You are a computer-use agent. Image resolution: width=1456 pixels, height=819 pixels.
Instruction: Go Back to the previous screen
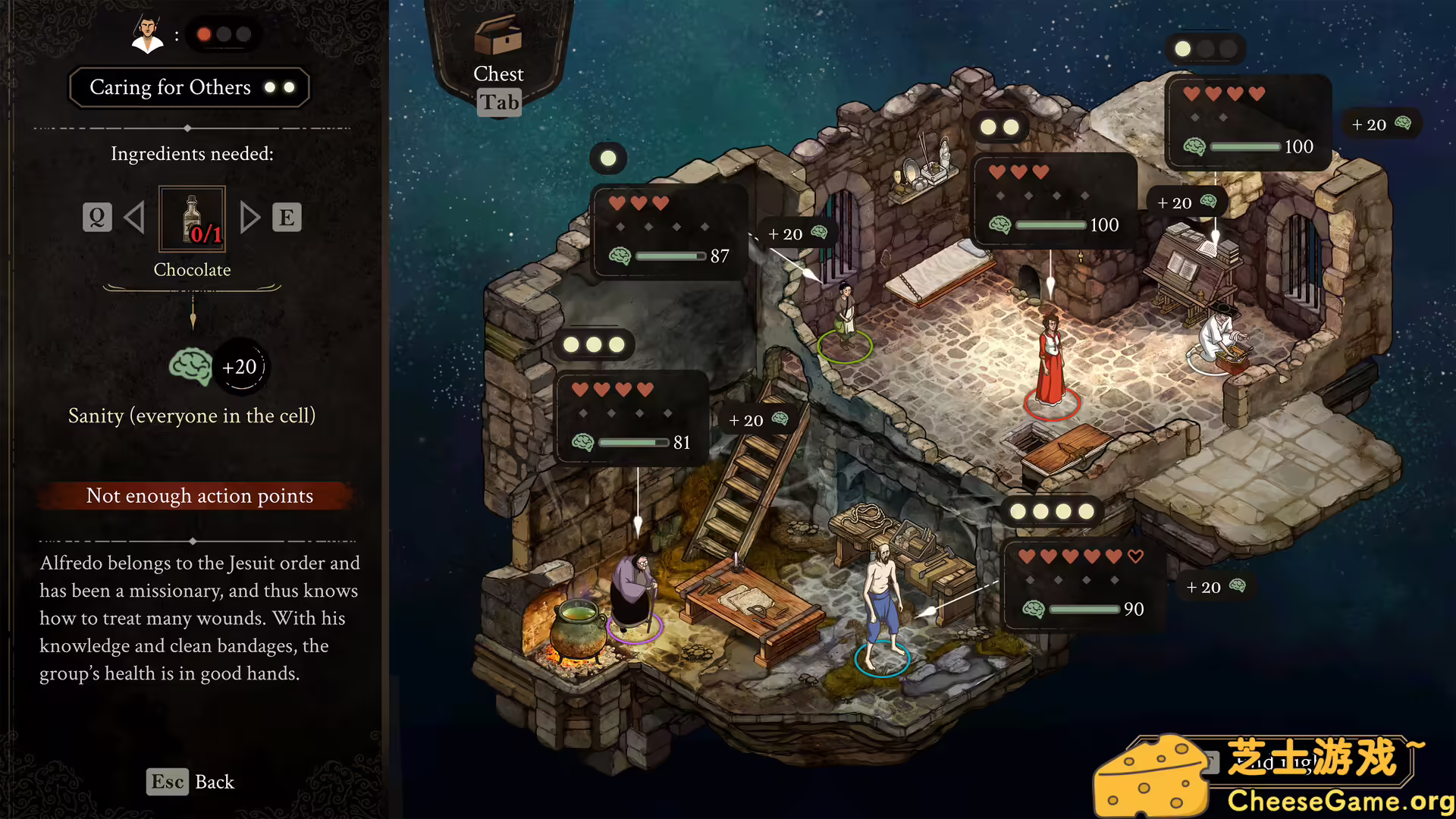tap(190, 782)
